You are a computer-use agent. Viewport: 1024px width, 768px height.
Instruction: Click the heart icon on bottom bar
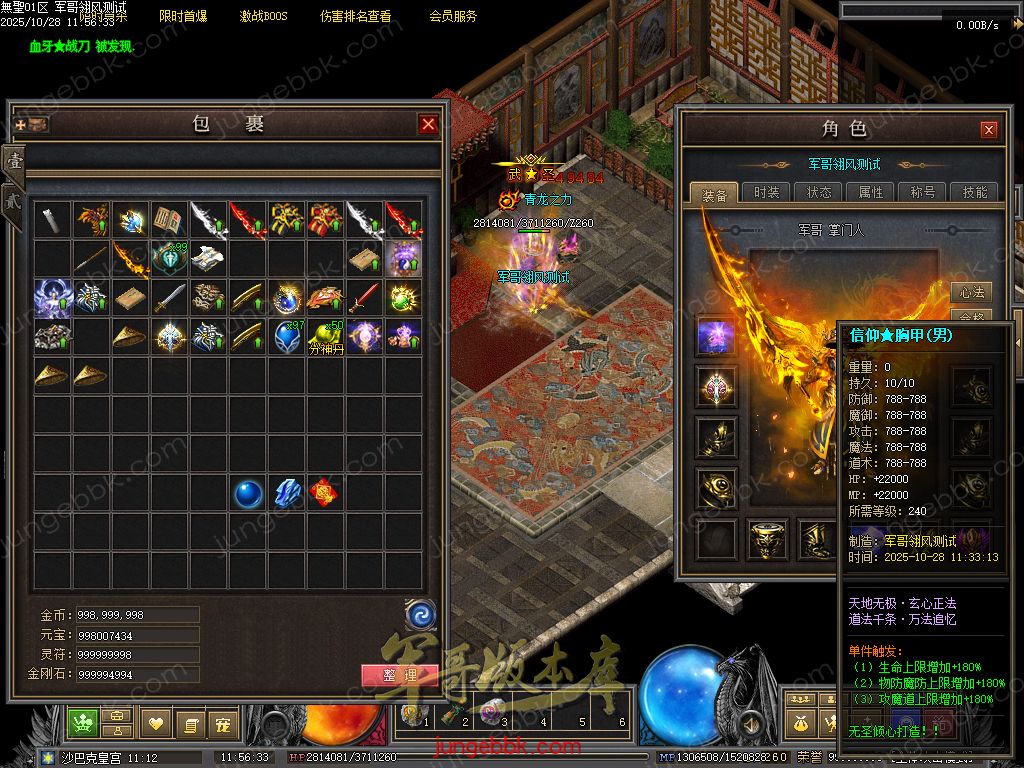155,722
